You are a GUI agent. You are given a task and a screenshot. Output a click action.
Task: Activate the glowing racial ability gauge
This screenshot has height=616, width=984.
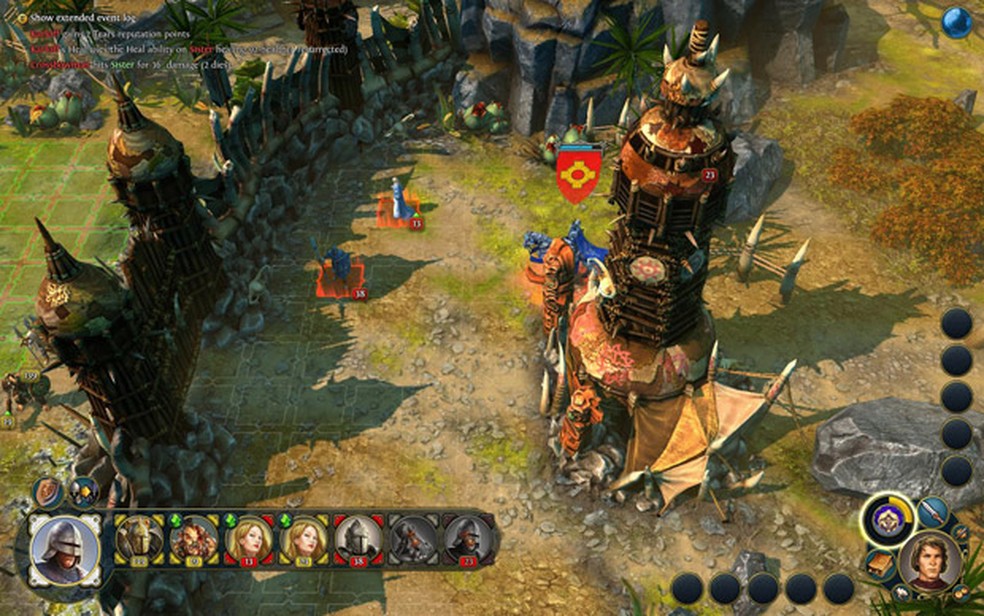(x=887, y=520)
